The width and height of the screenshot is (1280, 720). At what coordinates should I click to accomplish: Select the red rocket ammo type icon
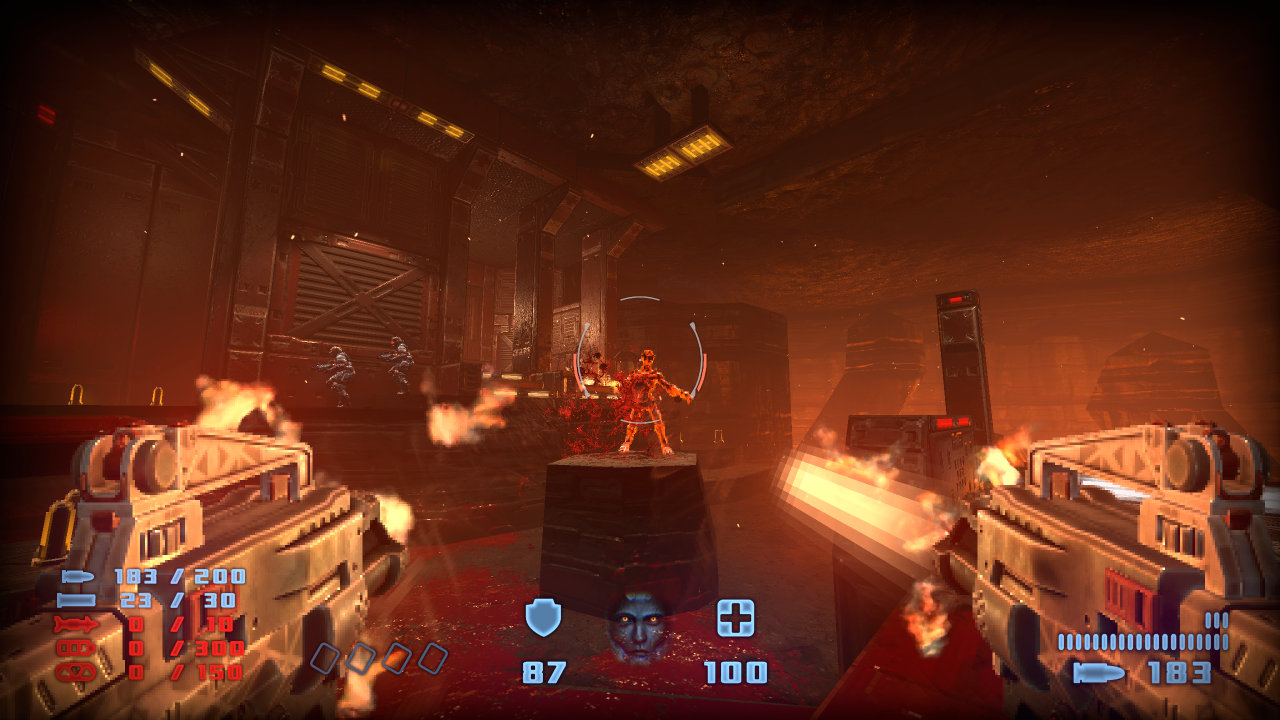[x=76, y=624]
